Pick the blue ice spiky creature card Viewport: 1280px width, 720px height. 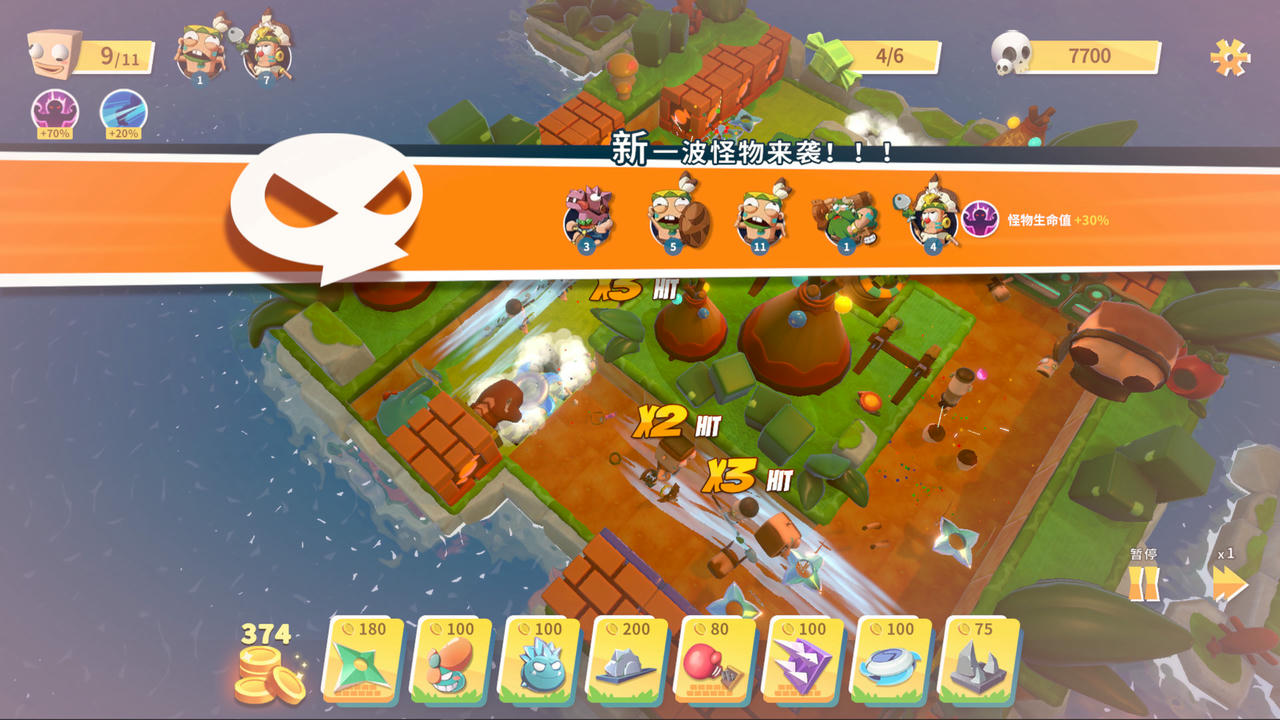pos(540,659)
